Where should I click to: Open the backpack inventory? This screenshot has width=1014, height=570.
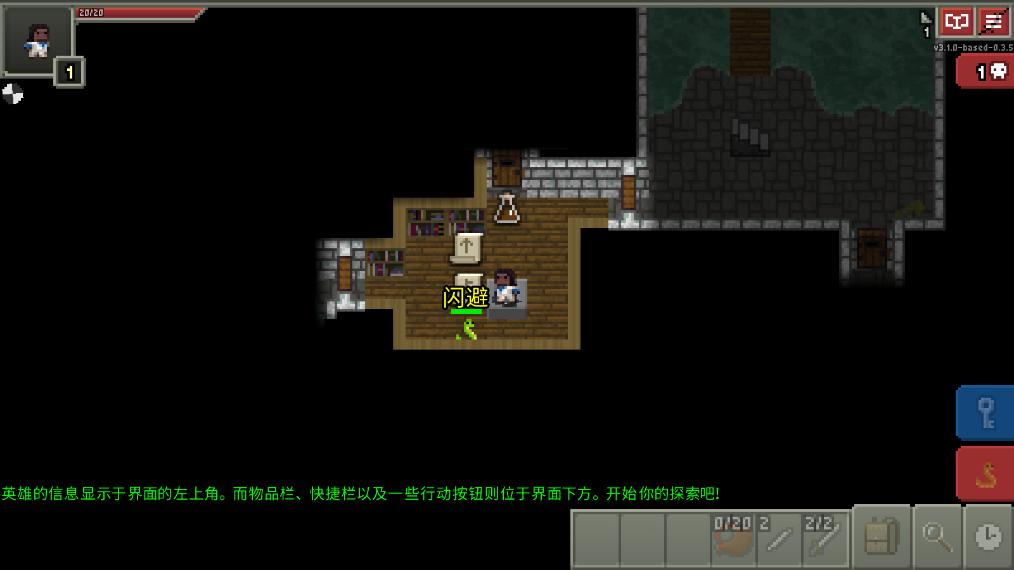point(881,538)
